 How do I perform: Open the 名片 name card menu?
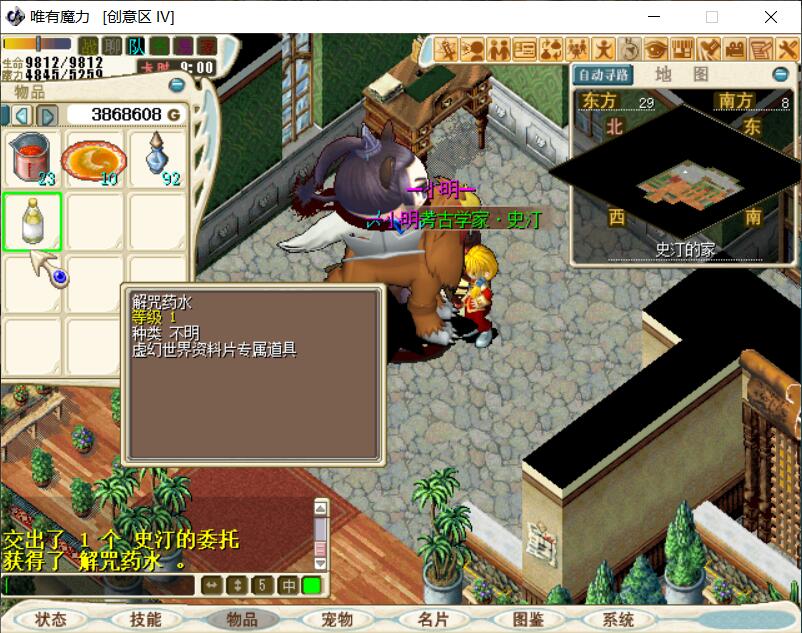433,619
